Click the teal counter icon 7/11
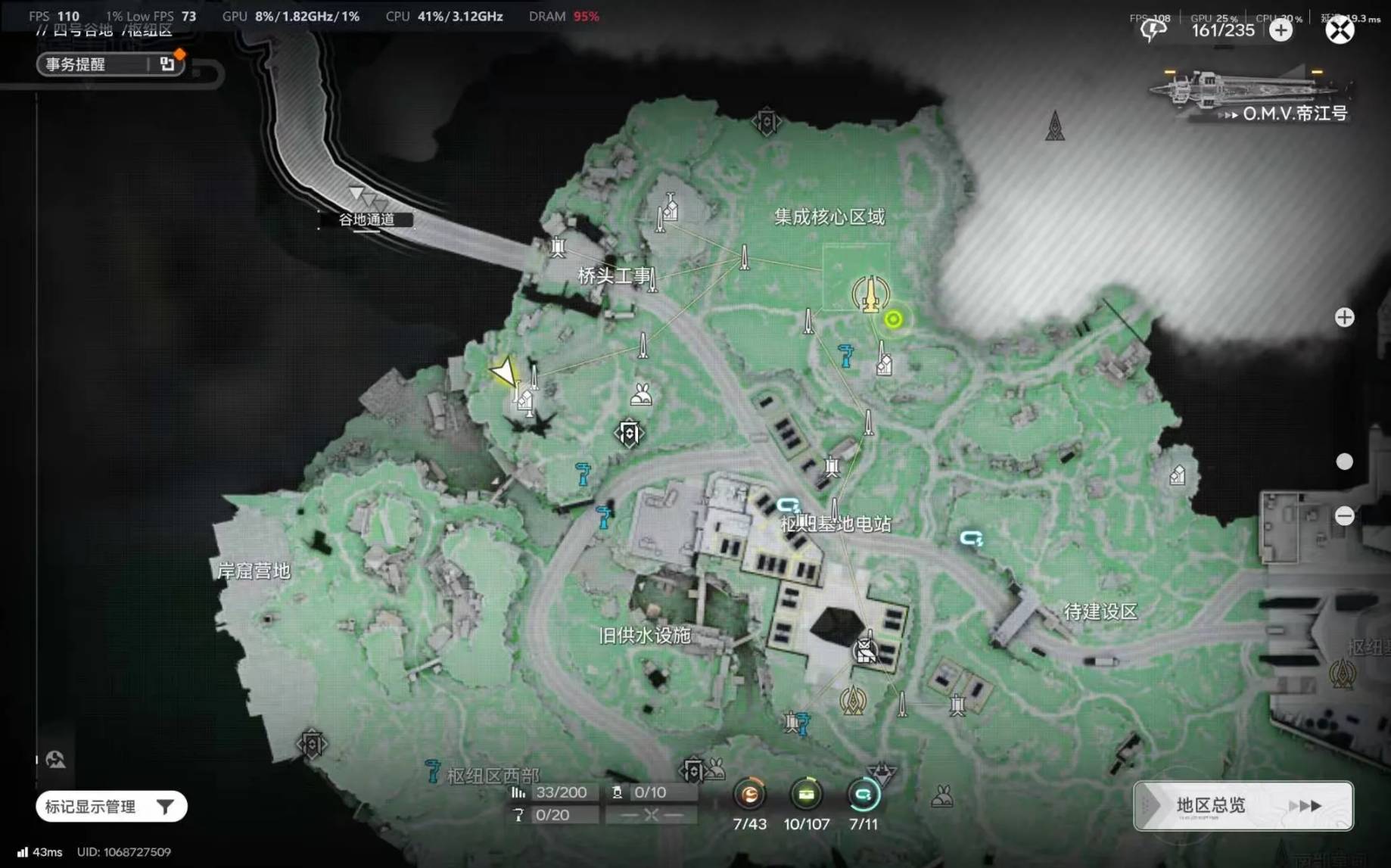1391x868 pixels. (863, 795)
